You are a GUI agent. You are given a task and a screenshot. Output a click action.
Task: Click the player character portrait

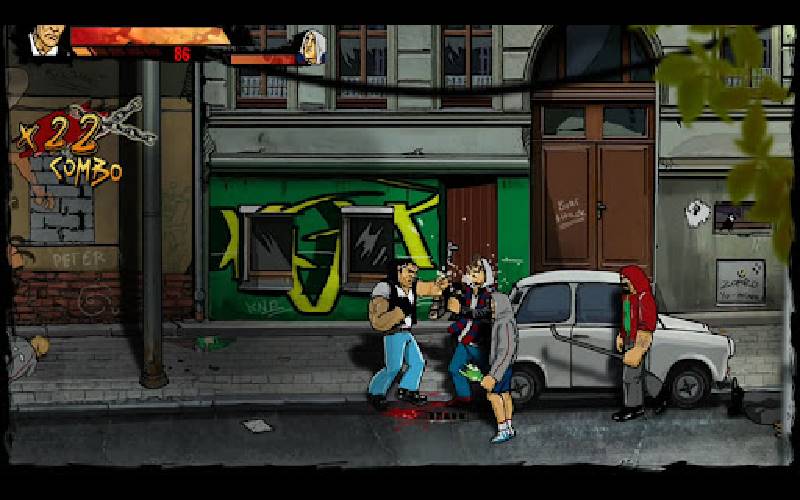click(45, 41)
